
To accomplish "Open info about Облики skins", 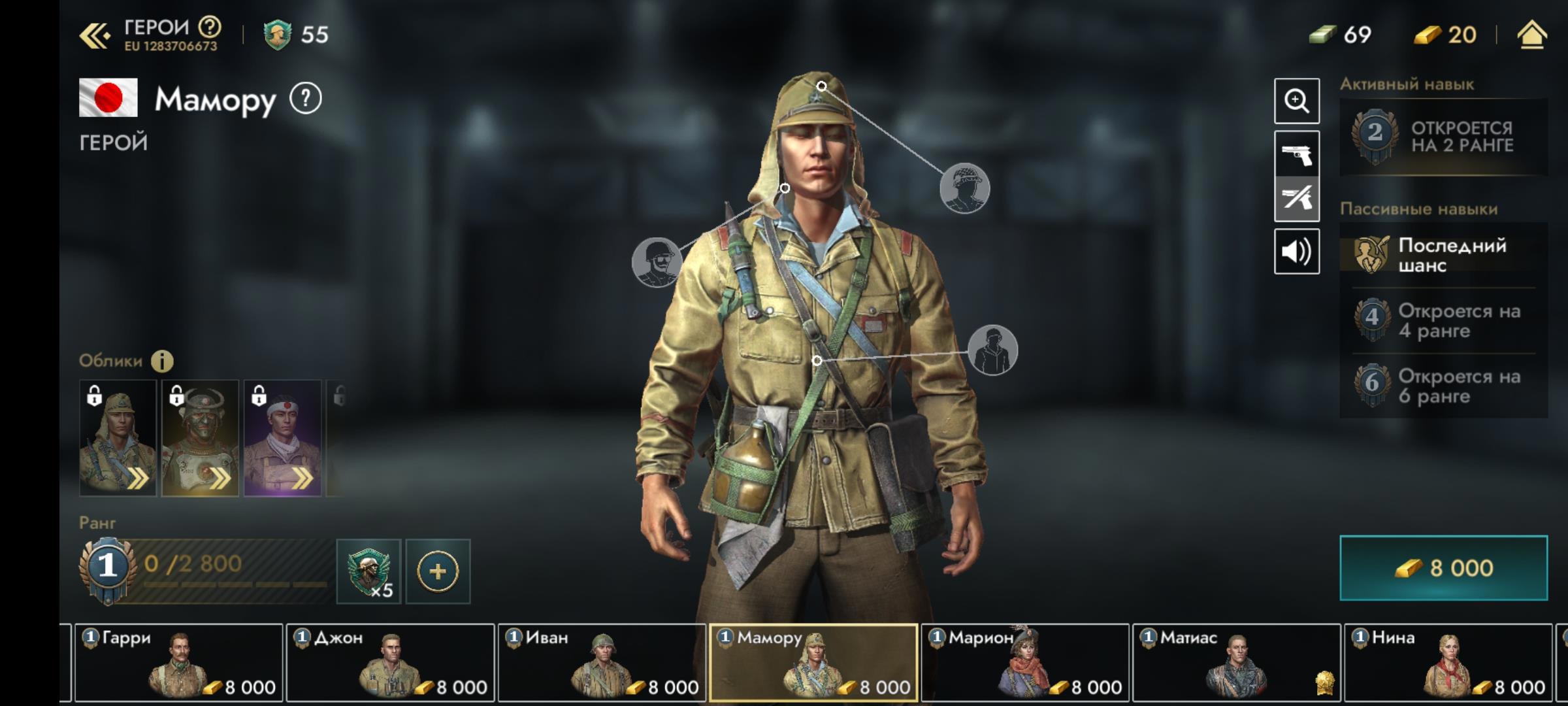I will click(x=162, y=361).
